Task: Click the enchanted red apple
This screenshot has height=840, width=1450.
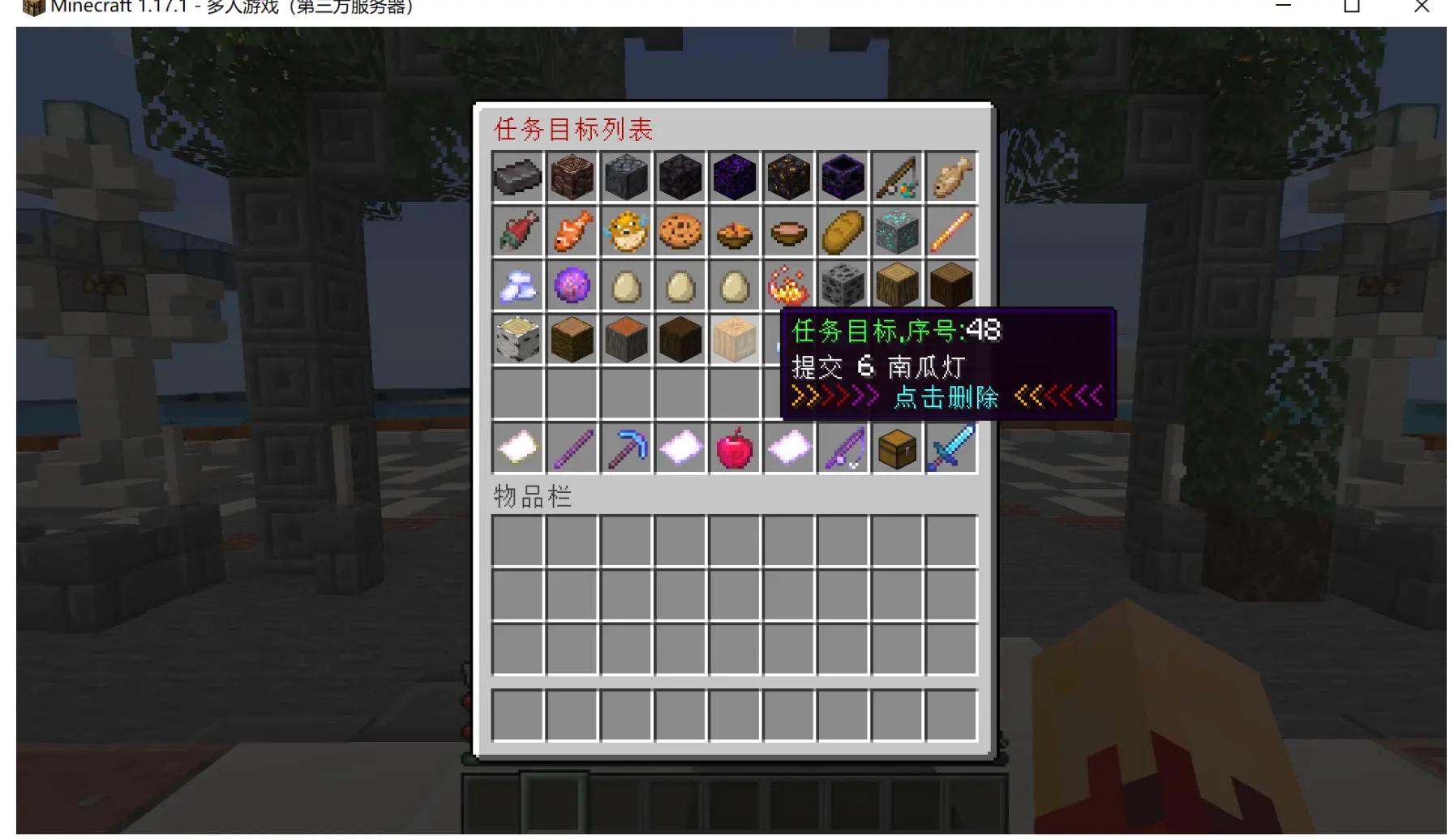Action: 735,448
